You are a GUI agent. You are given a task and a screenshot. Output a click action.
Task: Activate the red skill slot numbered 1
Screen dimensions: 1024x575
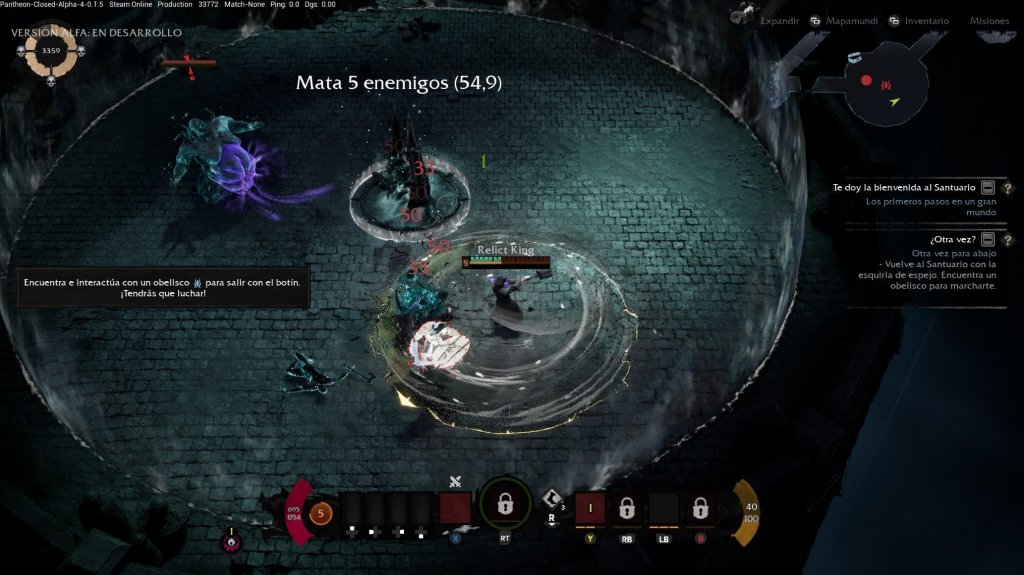point(590,509)
